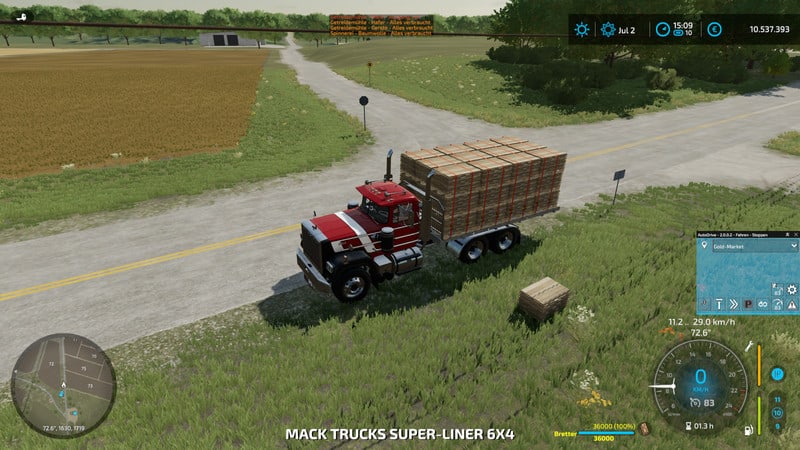Click the double-chevron drive mode button

pyautogui.click(x=732, y=303)
